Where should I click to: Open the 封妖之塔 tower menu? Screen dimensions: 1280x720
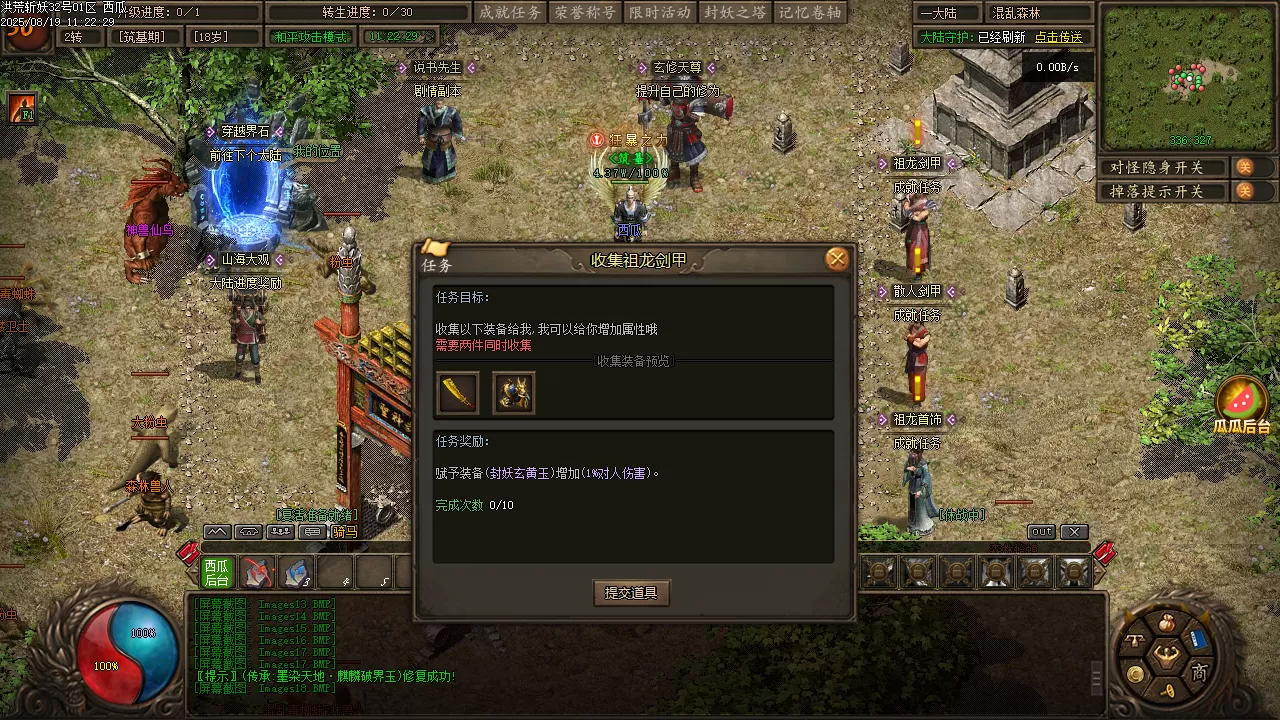coord(735,13)
